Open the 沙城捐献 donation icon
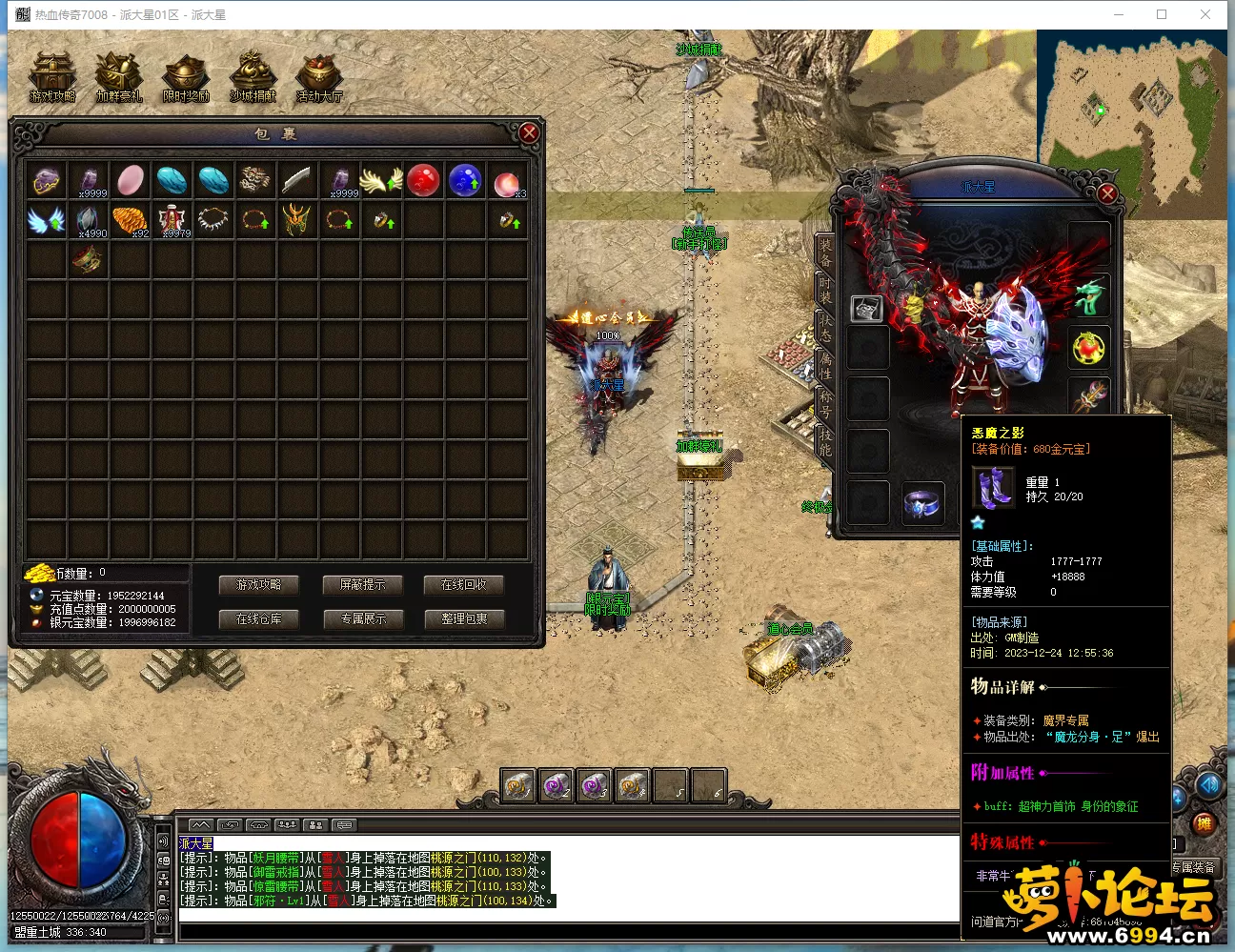The width and height of the screenshot is (1235, 952). (x=253, y=76)
